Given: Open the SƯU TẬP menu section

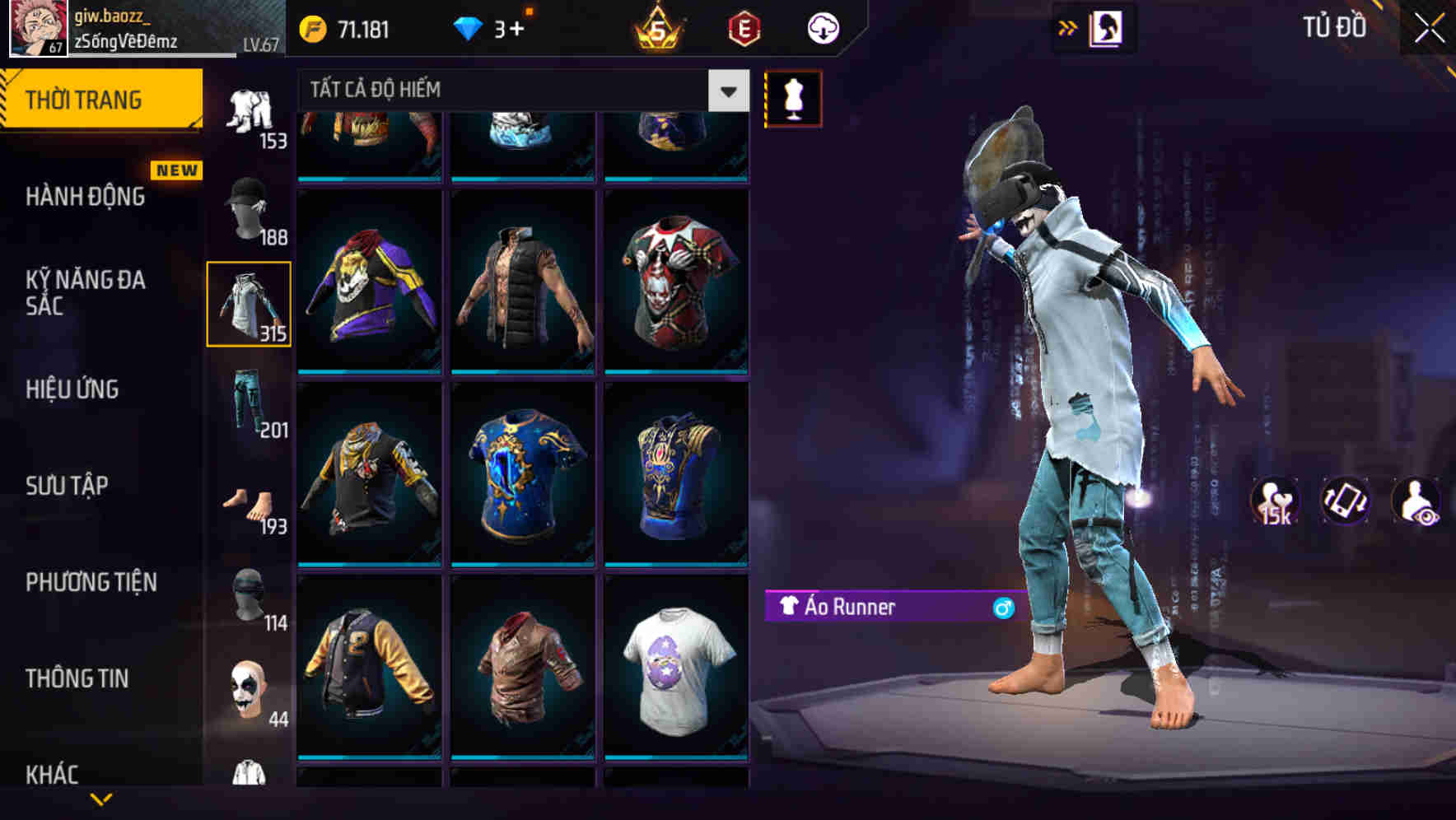Looking at the screenshot, I should [64, 486].
